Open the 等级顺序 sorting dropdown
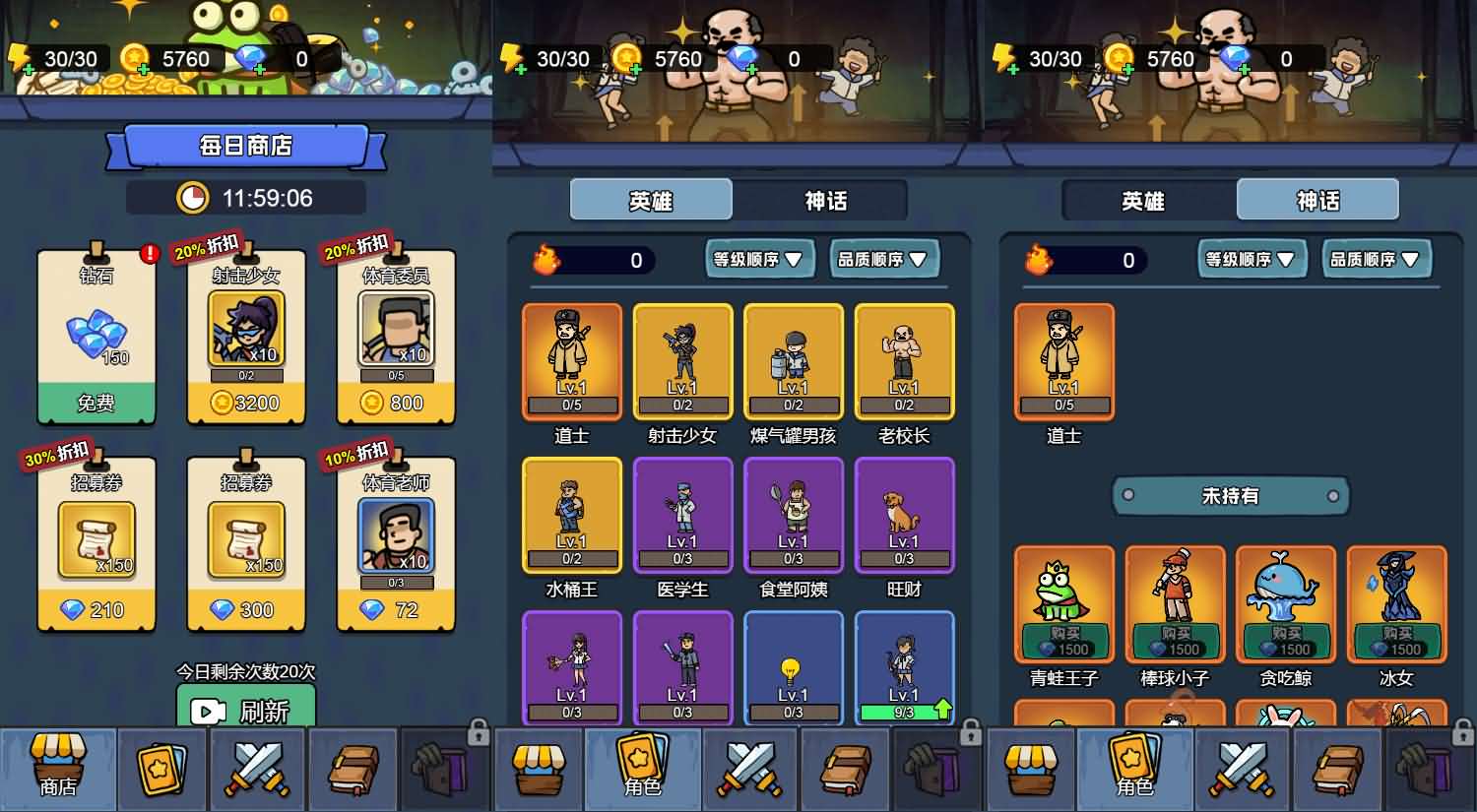This screenshot has width=1477, height=812. click(x=758, y=259)
